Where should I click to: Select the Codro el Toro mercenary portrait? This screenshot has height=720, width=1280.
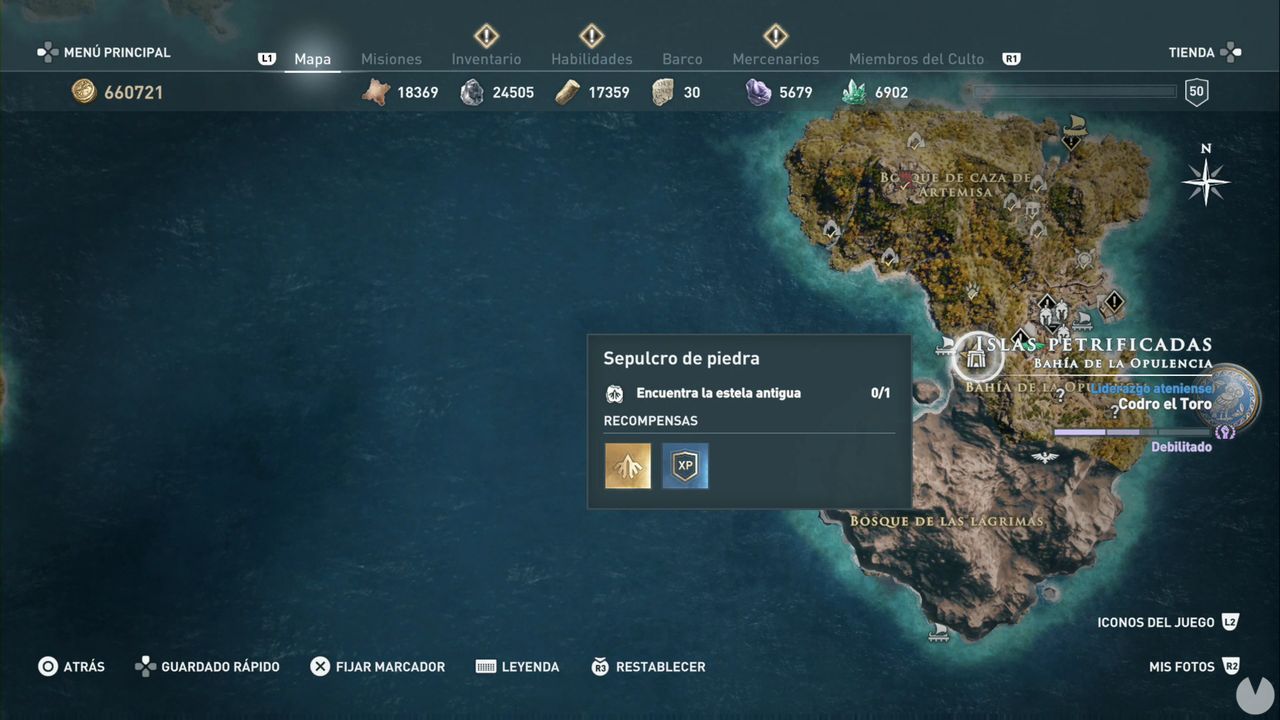click(x=1227, y=398)
